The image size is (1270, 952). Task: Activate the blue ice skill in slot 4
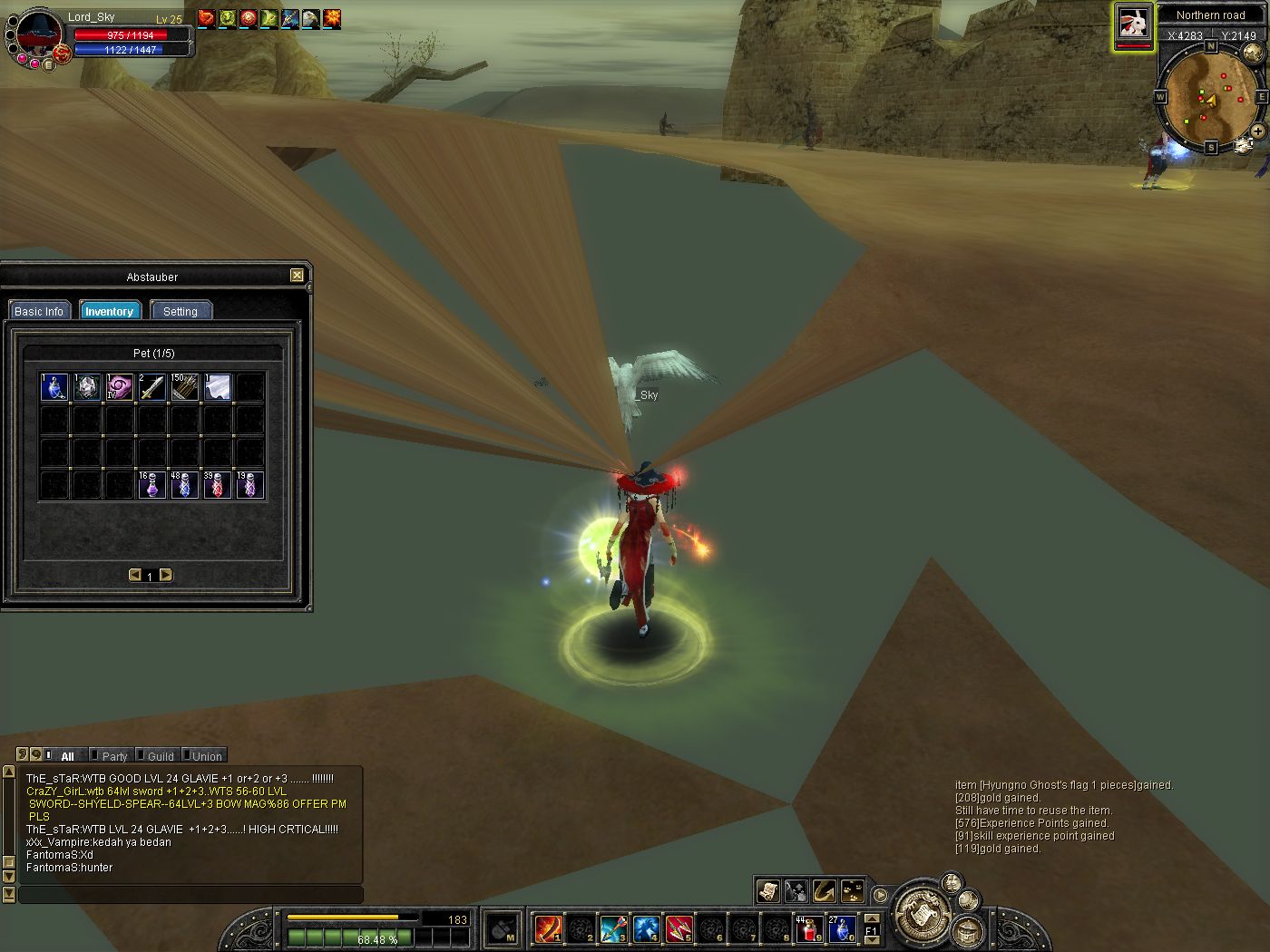coord(646,928)
